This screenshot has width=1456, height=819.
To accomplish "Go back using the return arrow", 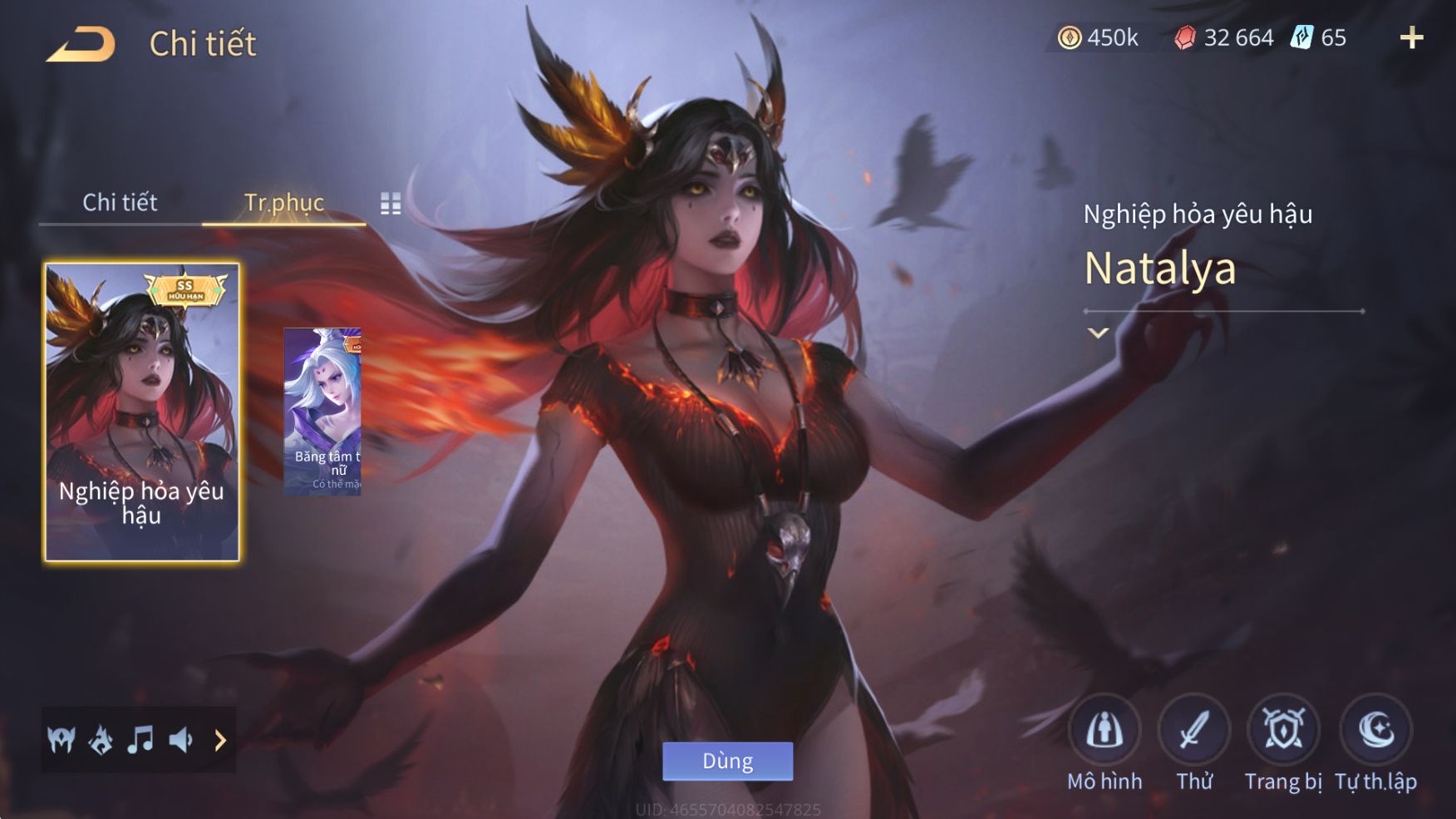I will coord(81,44).
